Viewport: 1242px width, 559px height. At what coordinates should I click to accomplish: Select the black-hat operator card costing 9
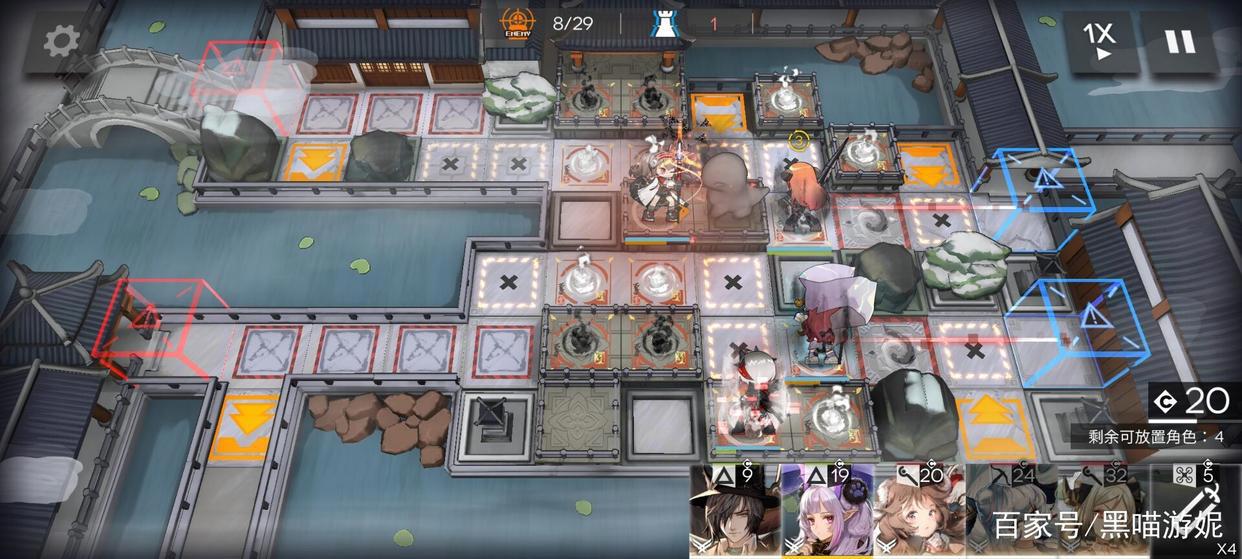pos(733,512)
